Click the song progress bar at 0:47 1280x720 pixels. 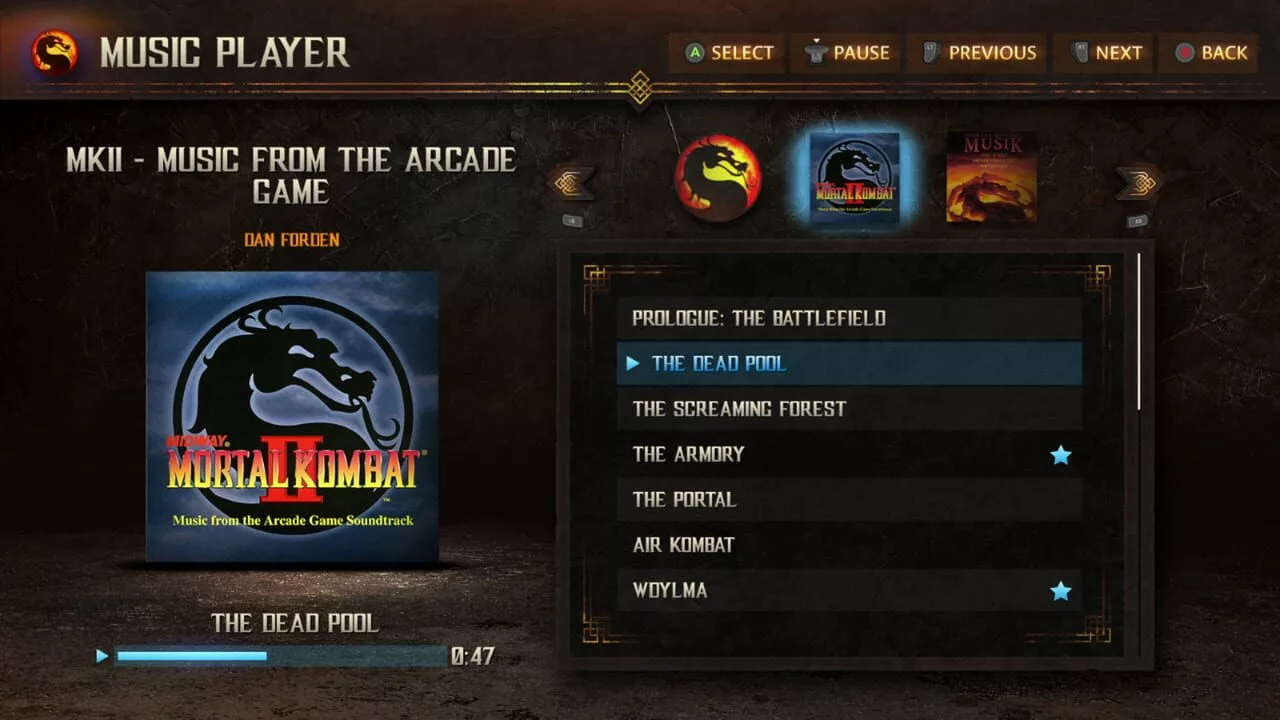point(280,655)
